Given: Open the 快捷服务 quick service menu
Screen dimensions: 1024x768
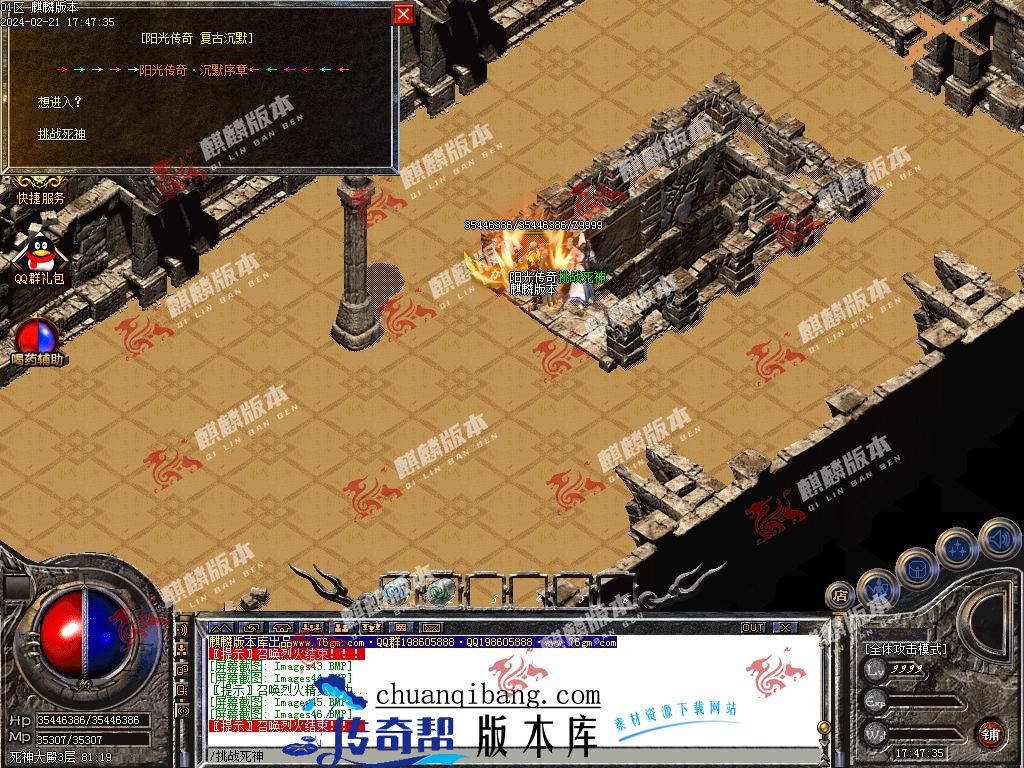Looking at the screenshot, I should pyautogui.click(x=40, y=198).
